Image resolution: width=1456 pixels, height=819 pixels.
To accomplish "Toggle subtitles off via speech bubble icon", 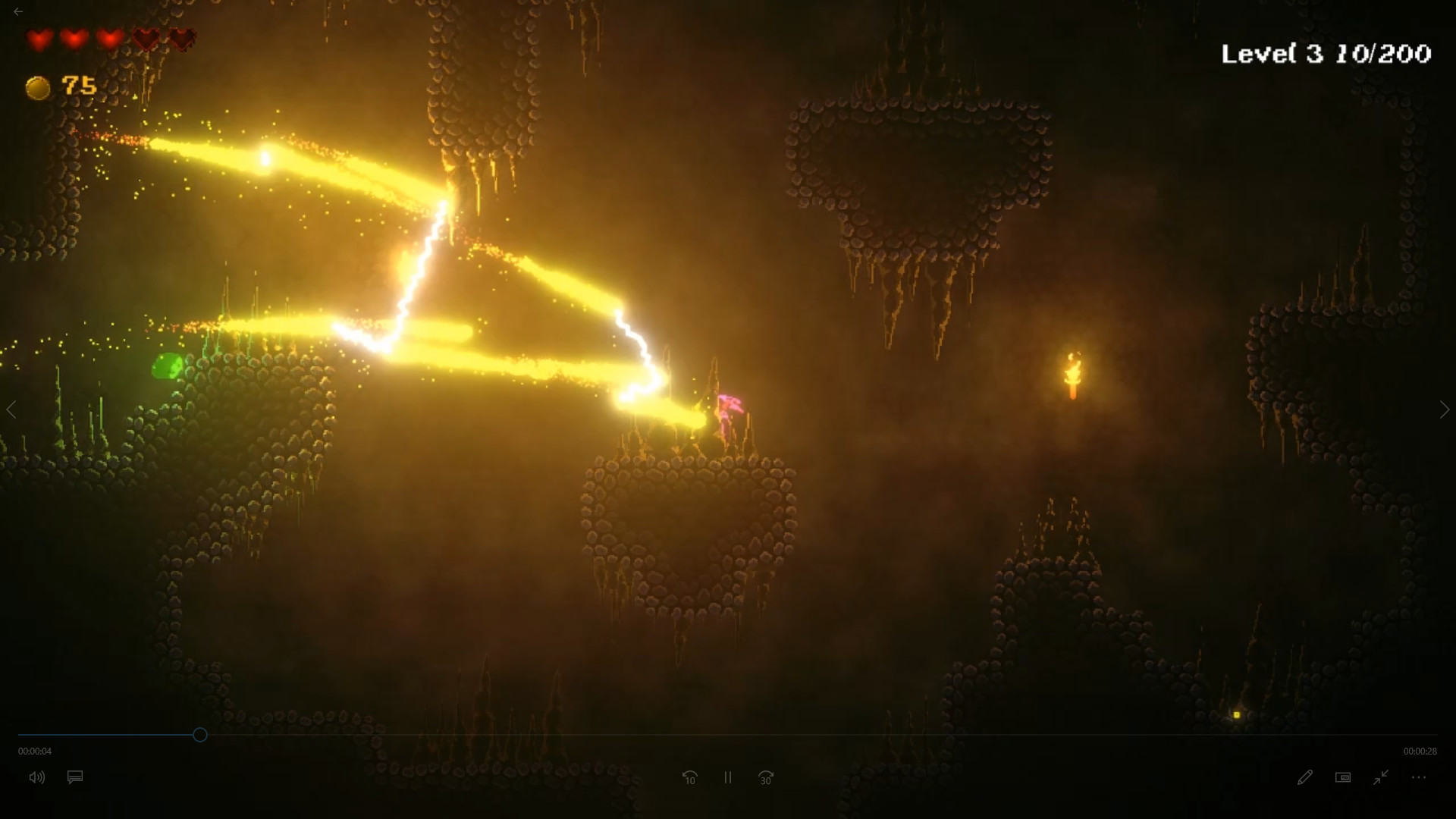I will click(74, 777).
